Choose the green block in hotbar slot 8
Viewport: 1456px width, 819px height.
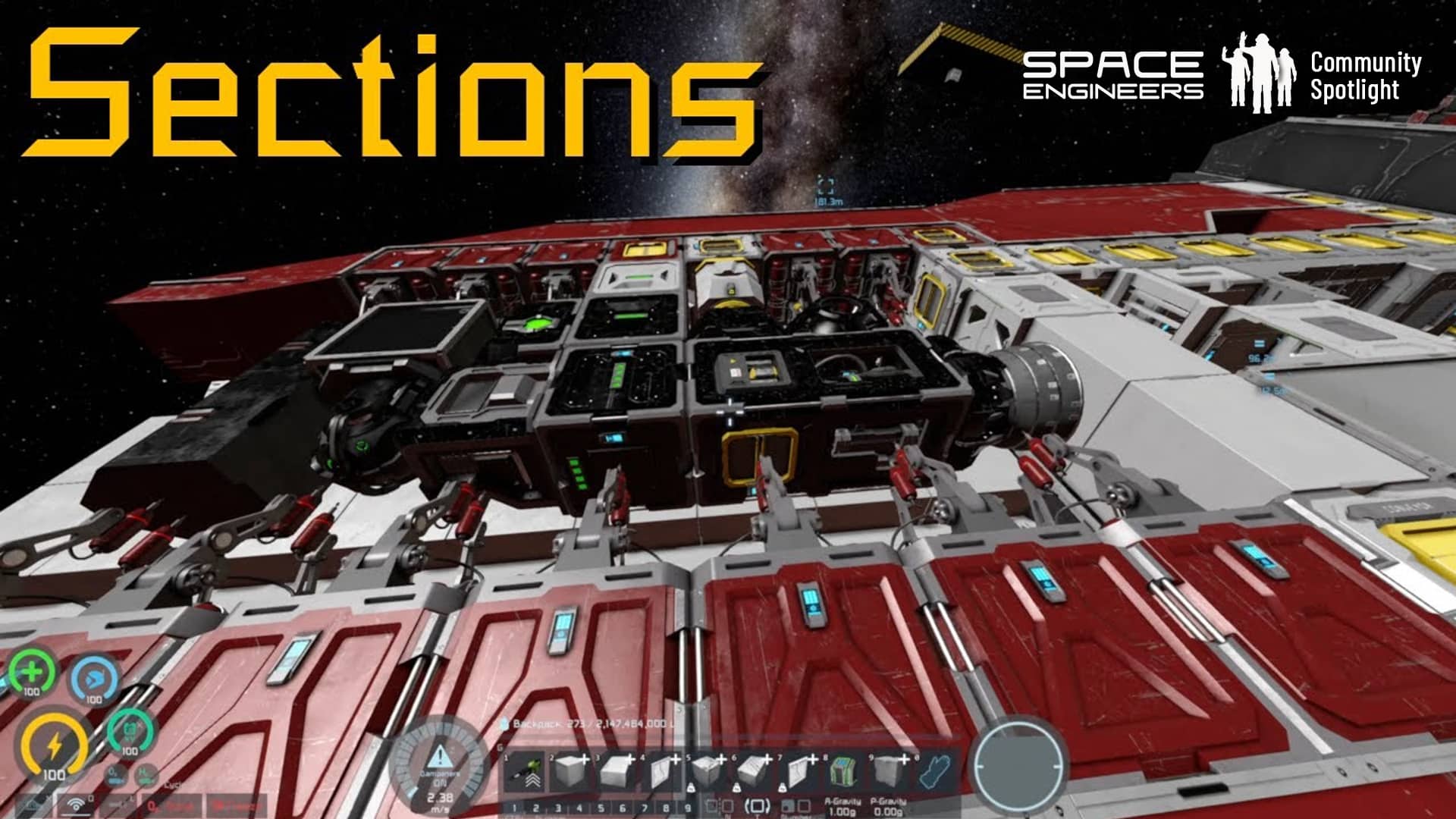tap(843, 773)
